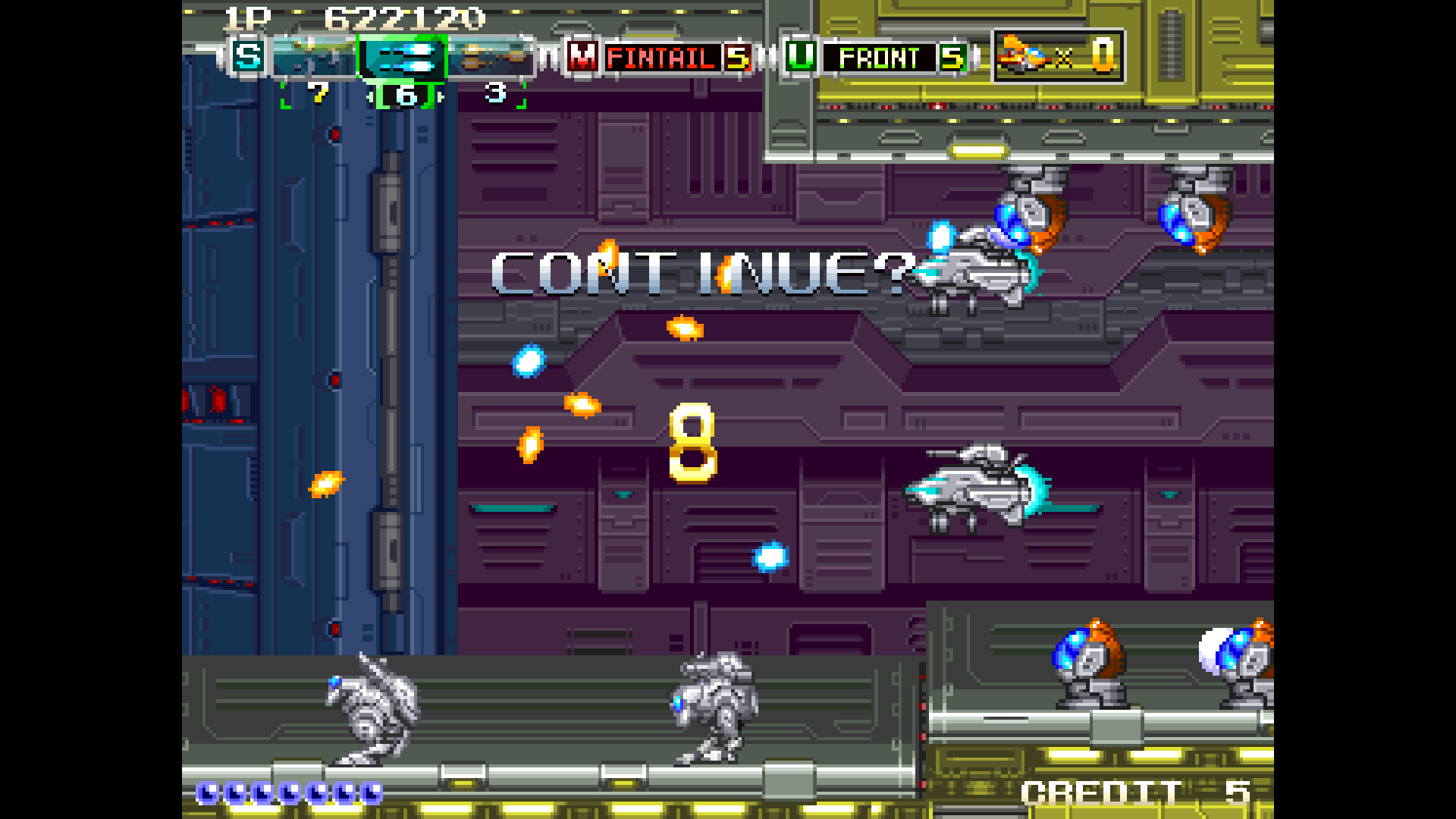Toggle the FINTAIL missile setting
The image size is (1456, 819).
(664, 57)
